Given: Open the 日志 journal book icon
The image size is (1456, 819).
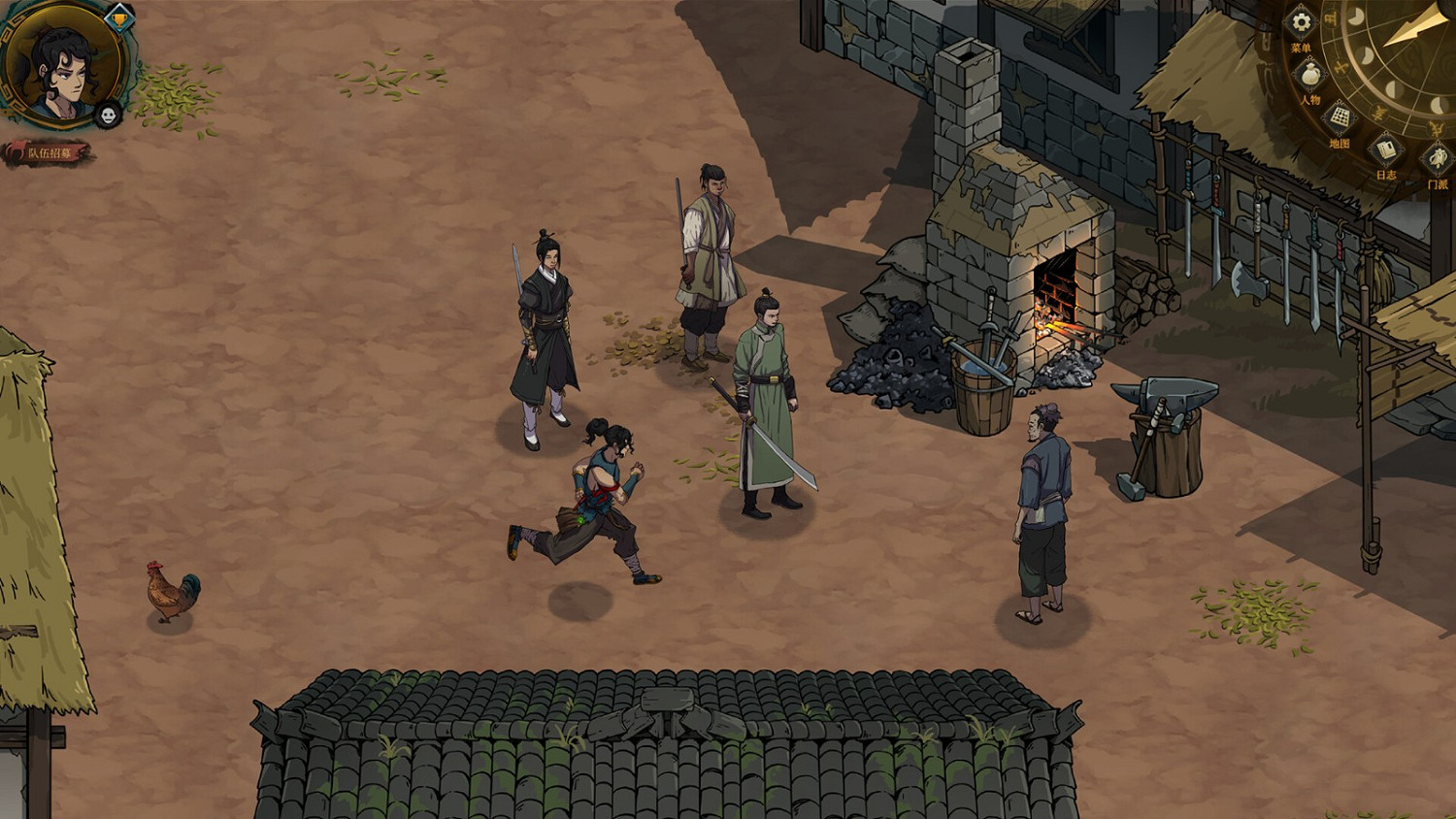Looking at the screenshot, I should click(x=1385, y=150).
